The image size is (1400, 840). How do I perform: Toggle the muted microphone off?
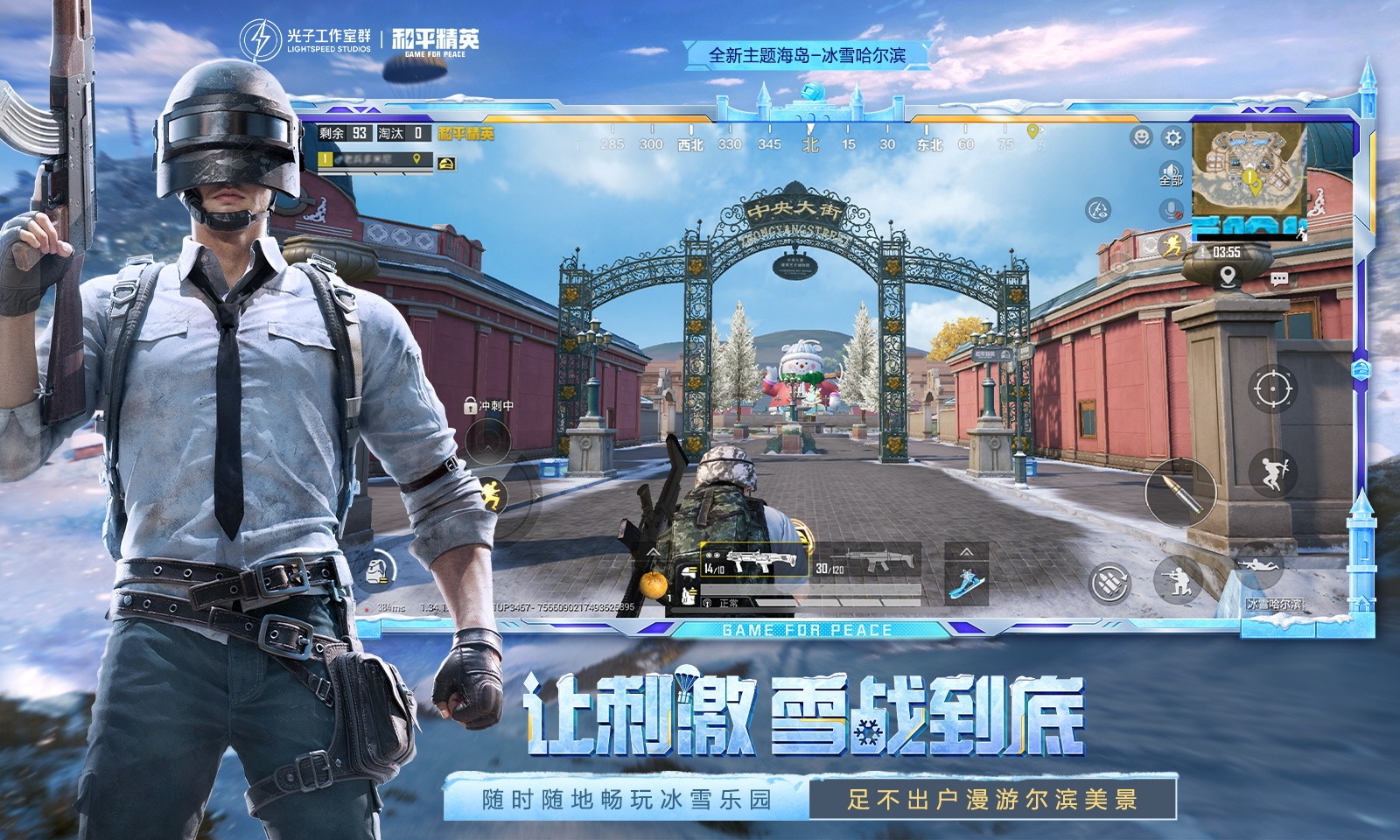tap(1170, 211)
